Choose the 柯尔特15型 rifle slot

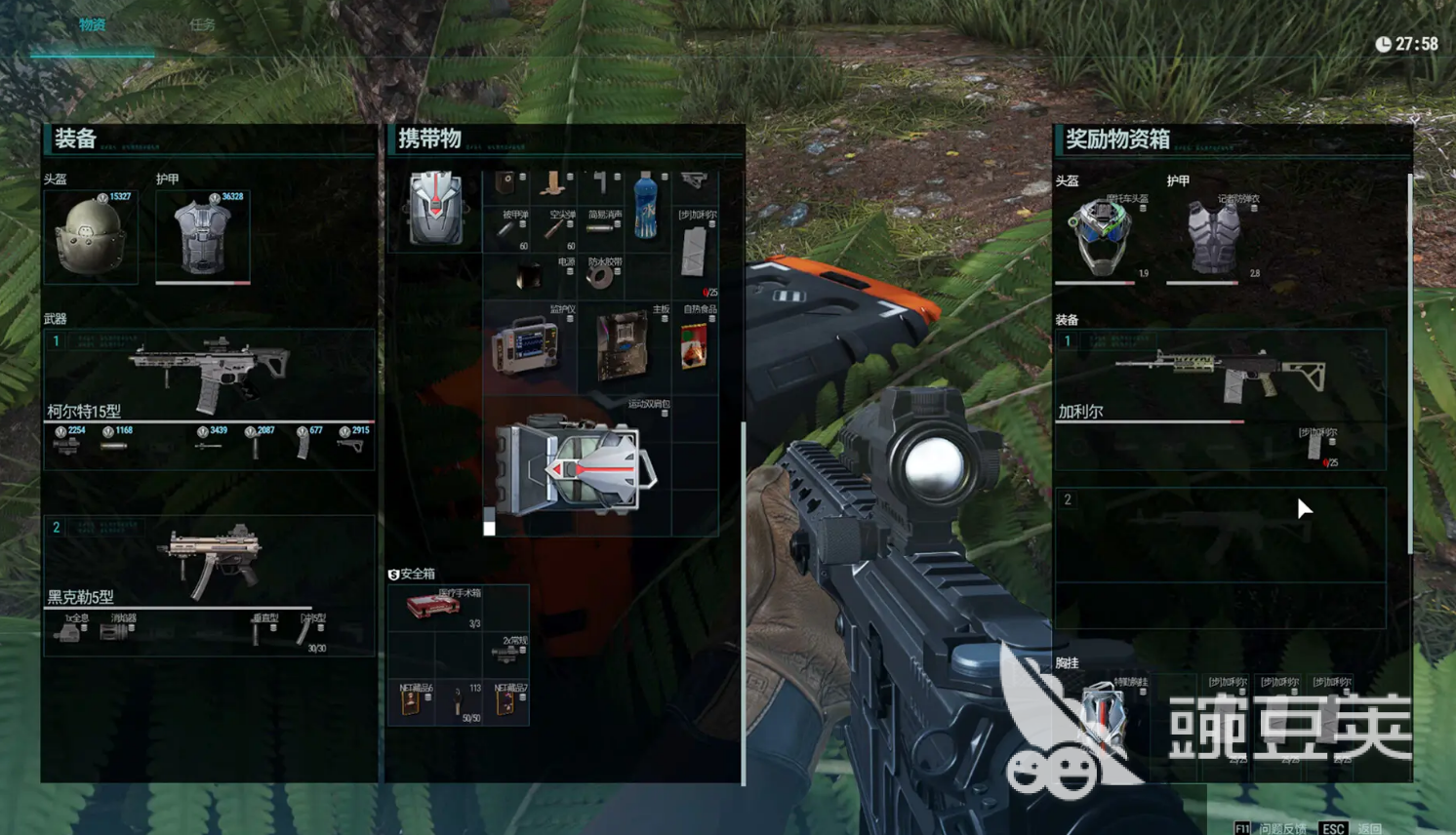(x=209, y=376)
